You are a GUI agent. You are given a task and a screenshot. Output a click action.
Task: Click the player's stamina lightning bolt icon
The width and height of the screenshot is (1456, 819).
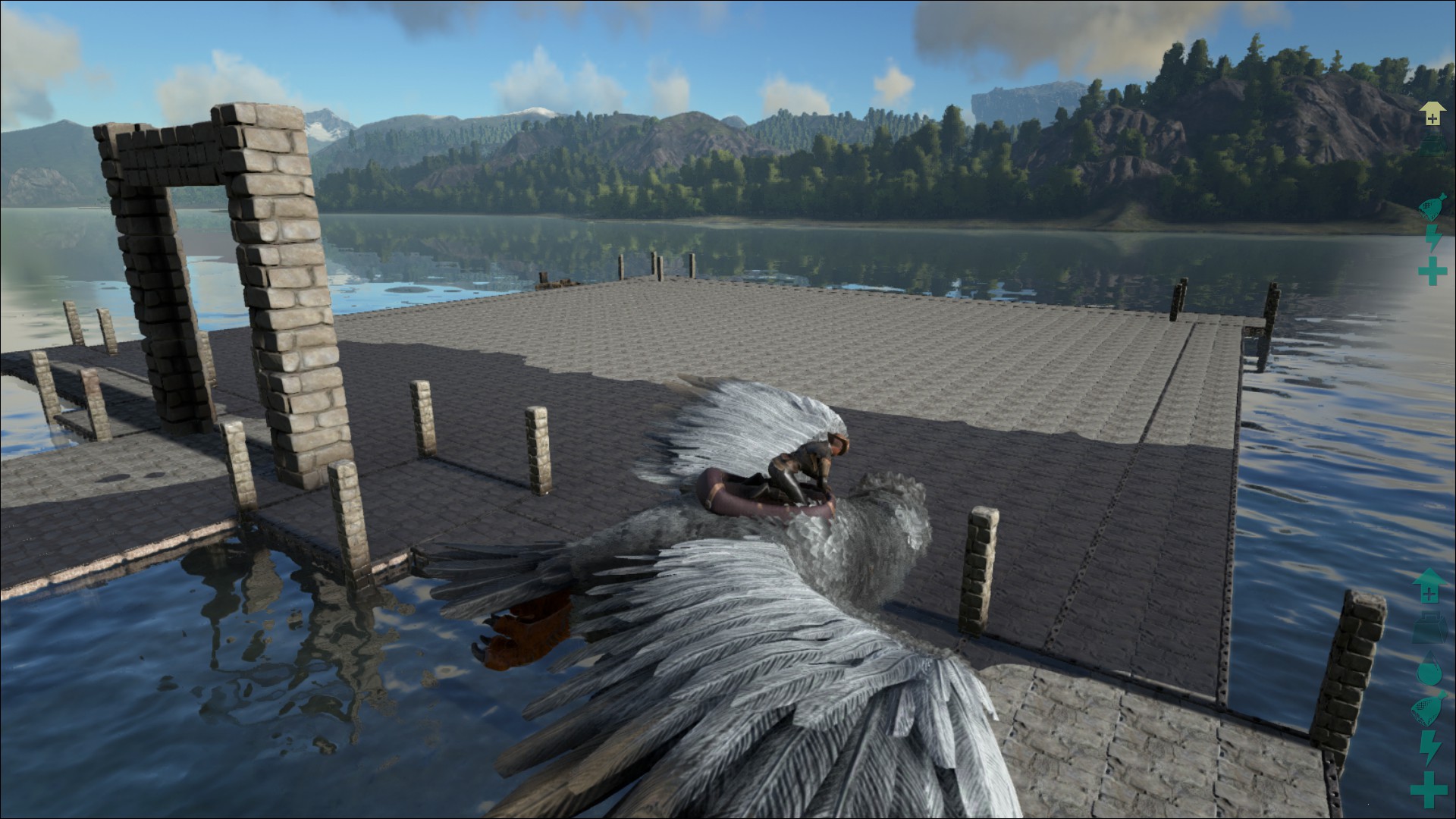pyautogui.click(x=1429, y=748)
